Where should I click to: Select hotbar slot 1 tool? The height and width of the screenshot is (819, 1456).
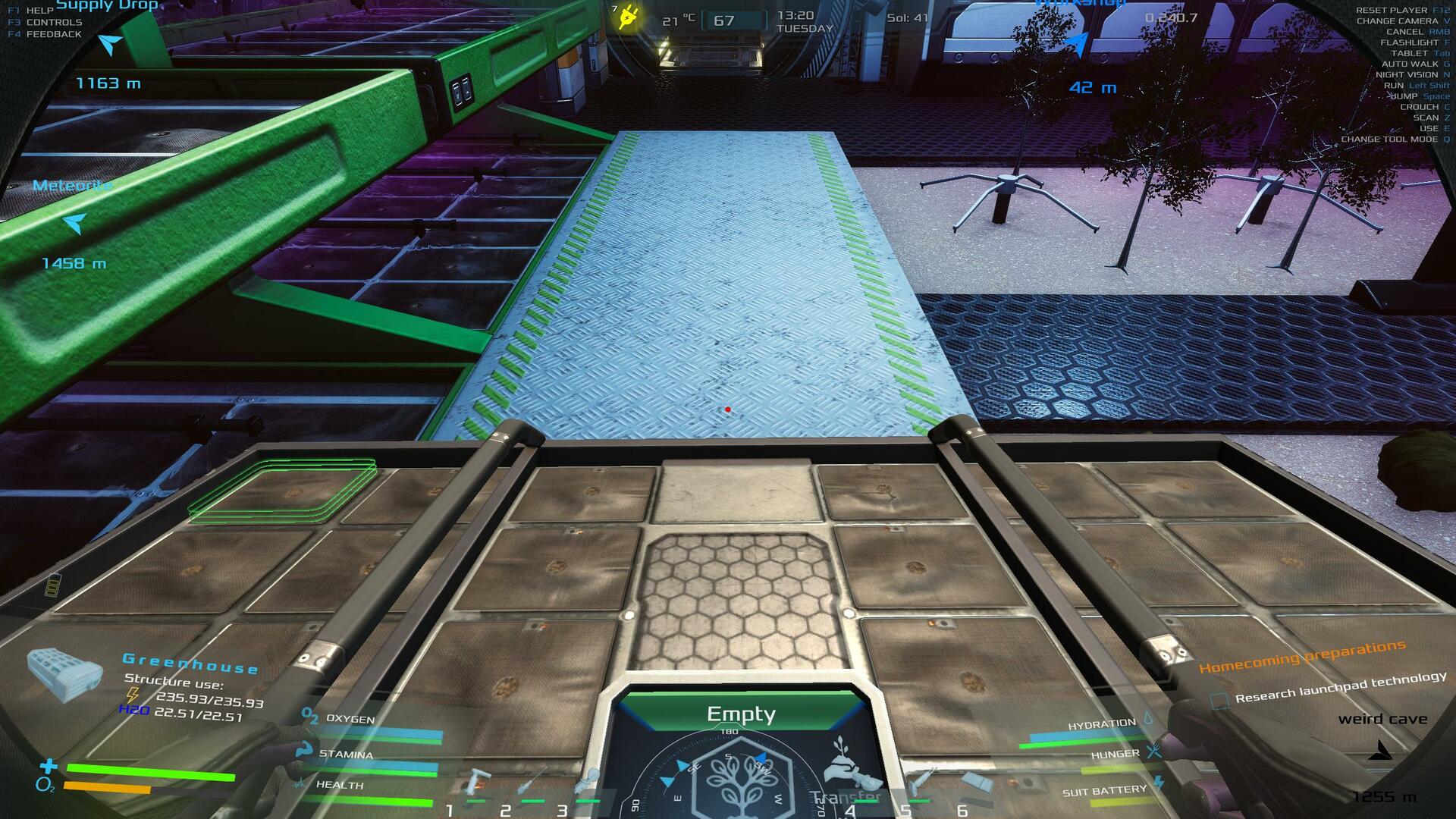[476, 785]
